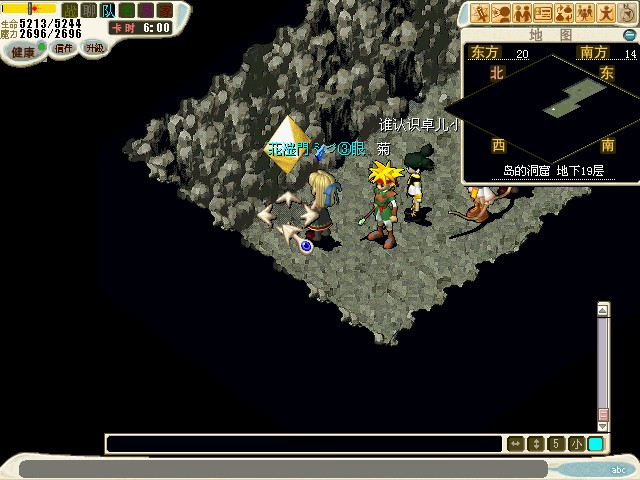Toggle the 聊 chat option
Viewport: 640px width, 480px height.
[88, 10]
